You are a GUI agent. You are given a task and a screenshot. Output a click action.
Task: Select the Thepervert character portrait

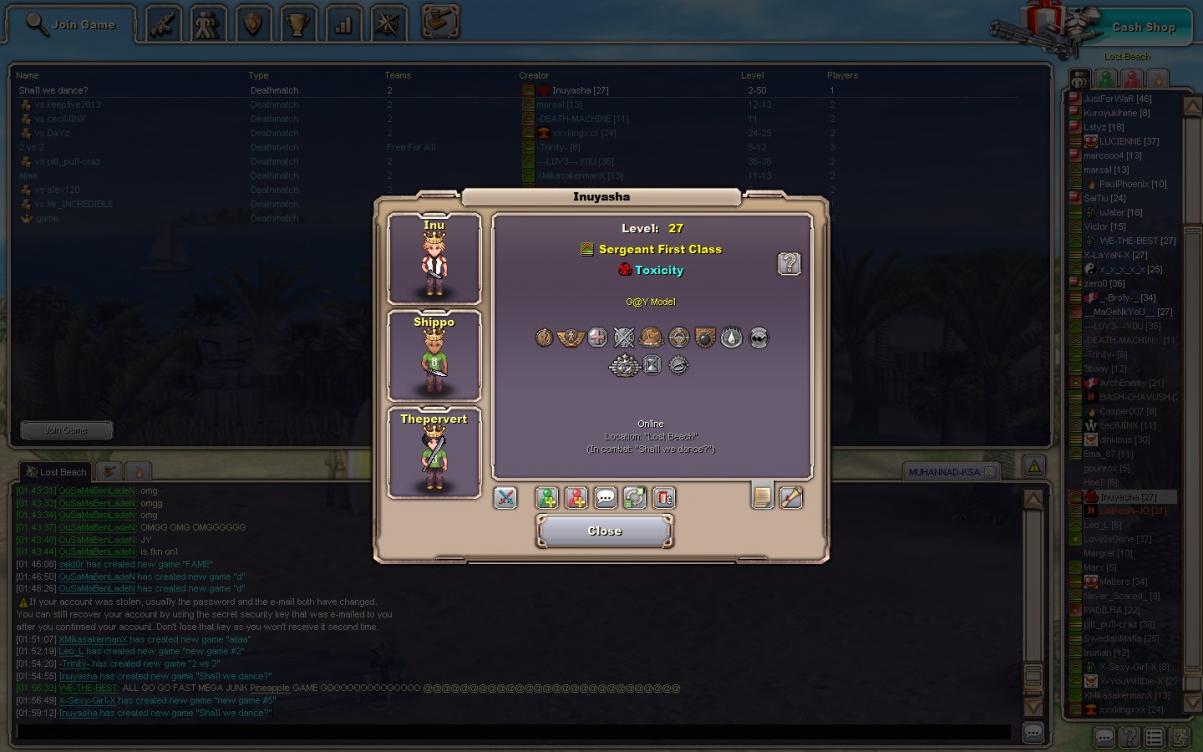click(x=434, y=453)
